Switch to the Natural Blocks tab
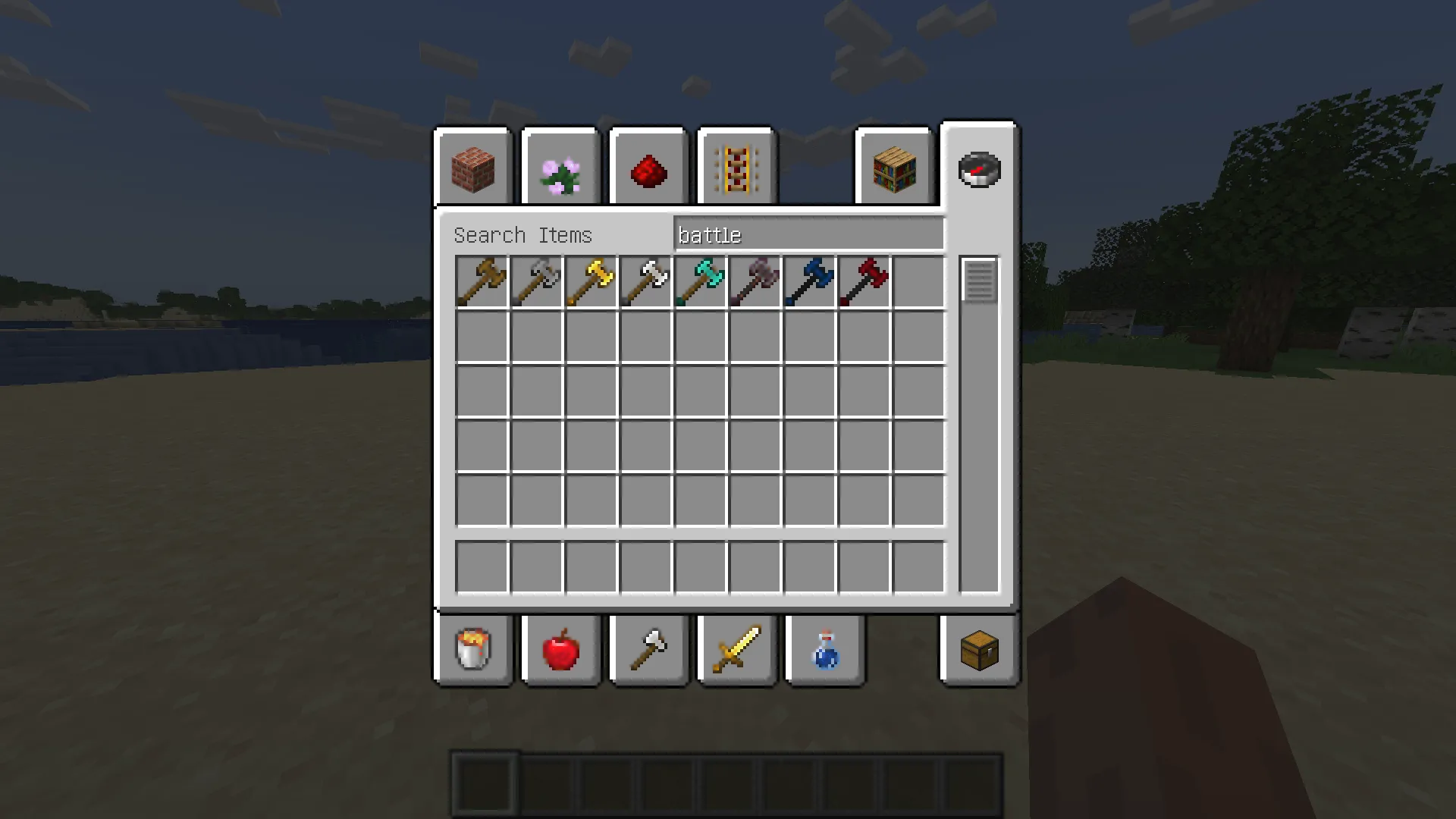Screen dimensions: 1456x819 (560, 167)
